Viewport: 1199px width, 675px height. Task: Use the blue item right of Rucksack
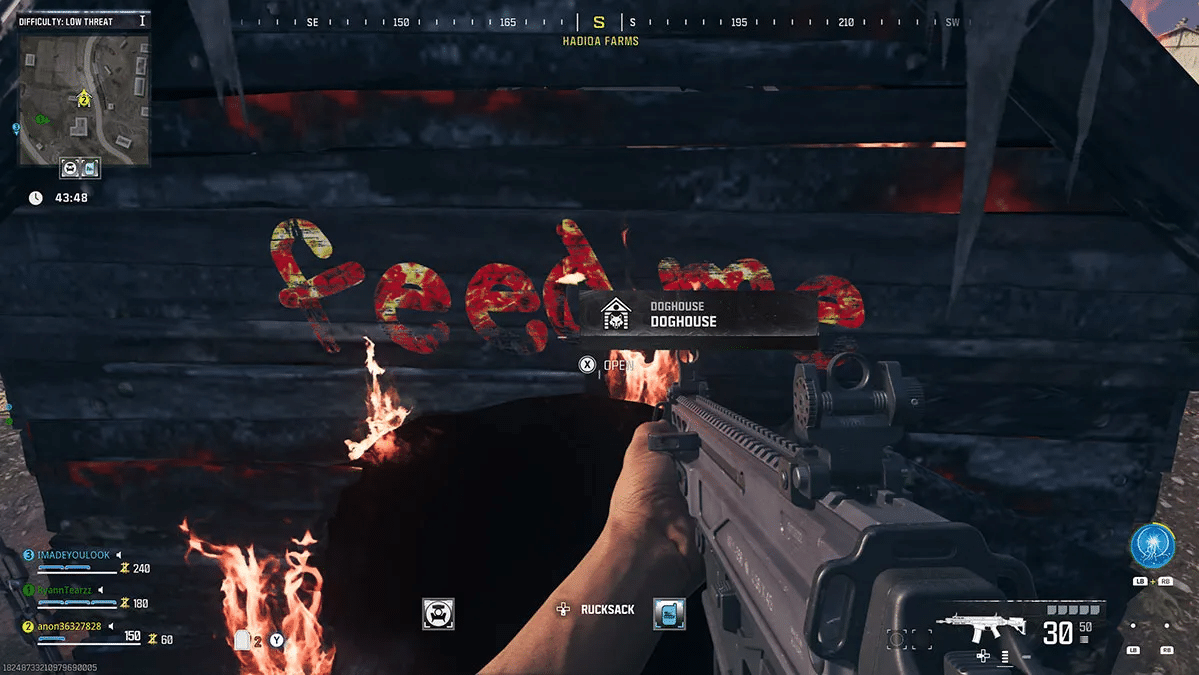click(x=669, y=613)
